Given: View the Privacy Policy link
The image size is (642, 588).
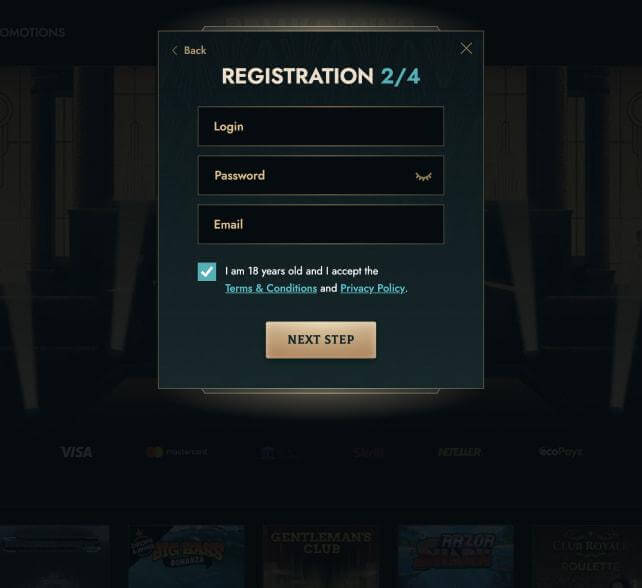Looking at the screenshot, I should click(x=372, y=289).
